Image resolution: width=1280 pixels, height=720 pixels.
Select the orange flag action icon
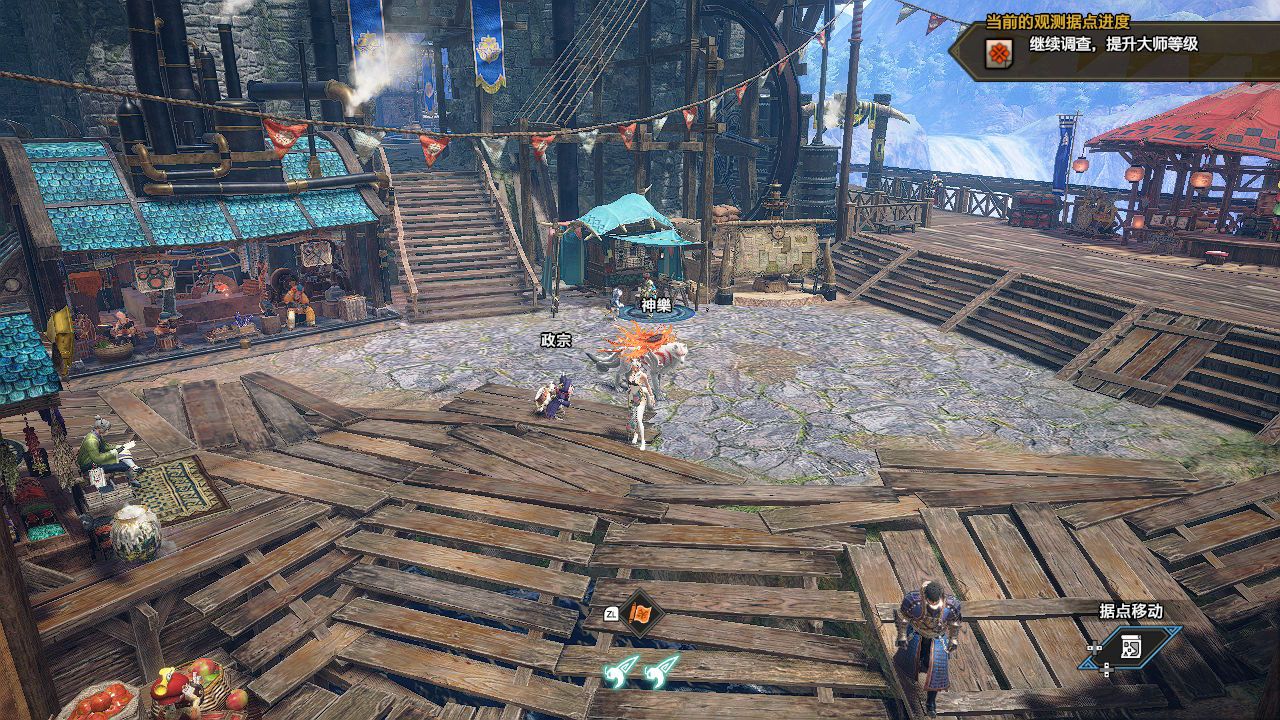[638, 614]
